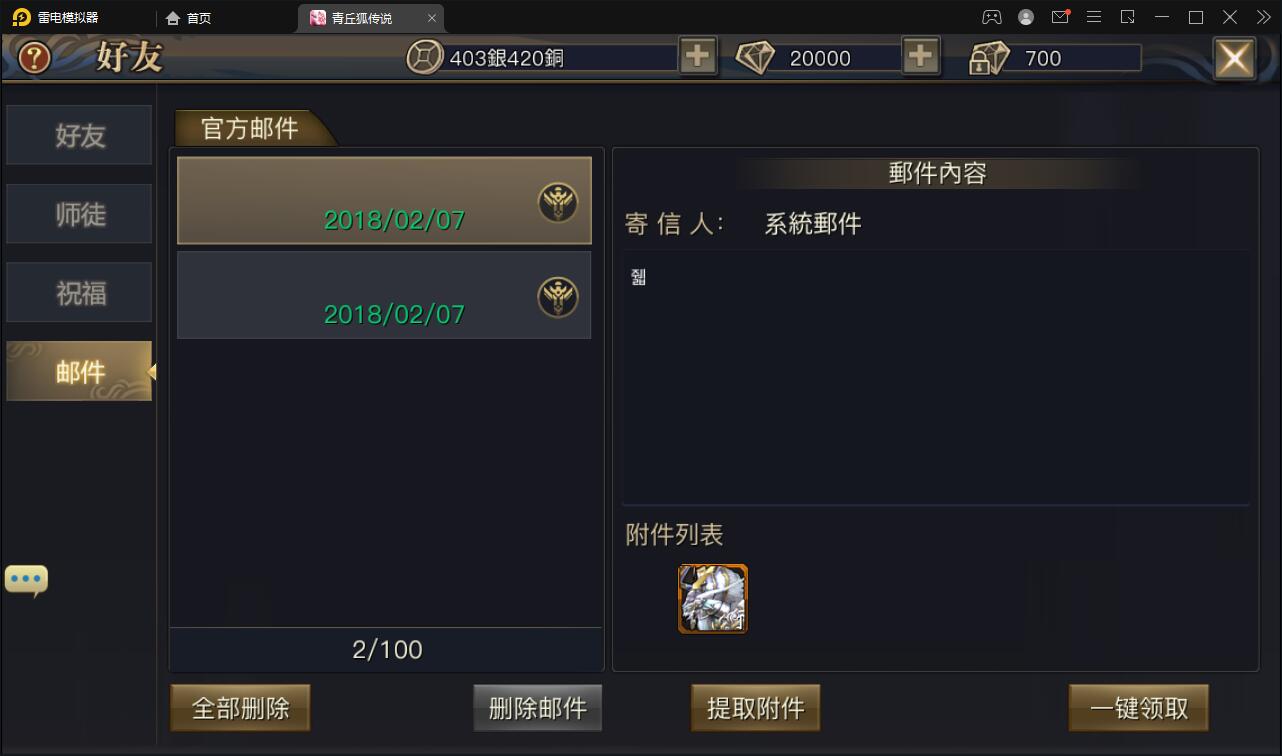Click the account avatar icon in the title bar
This screenshot has width=1282, height=756.
tap(1025, 16)
